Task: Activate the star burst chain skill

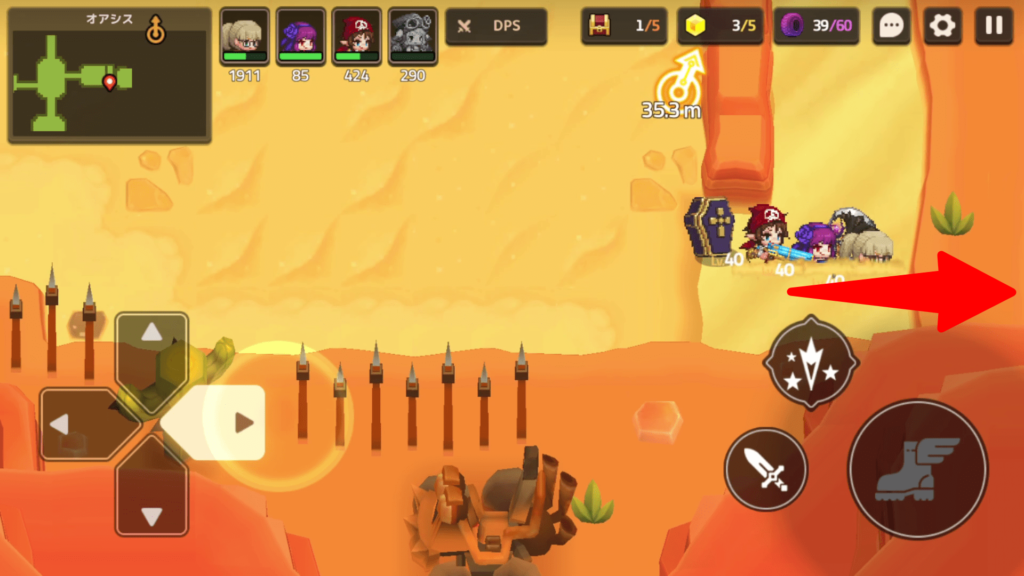Action: pyautogui.click(x=810, y=364)
